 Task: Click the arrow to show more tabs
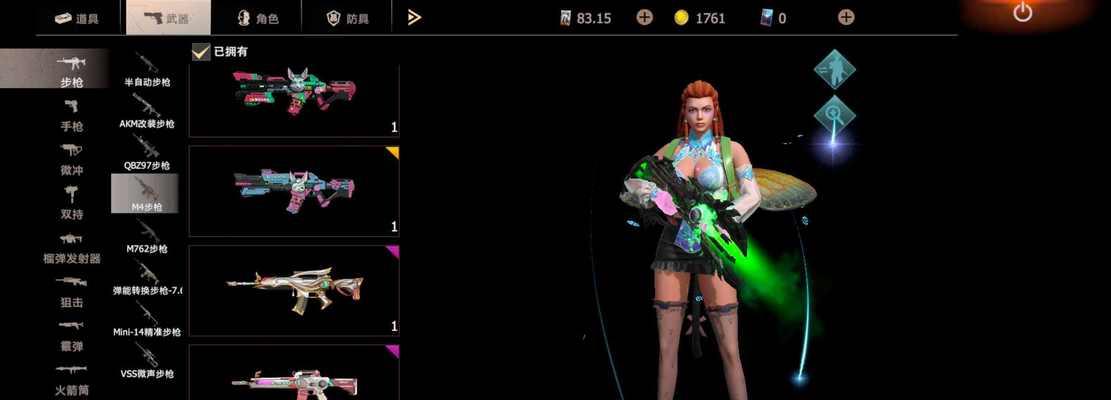pyautogui.click(x=414, y=17)
